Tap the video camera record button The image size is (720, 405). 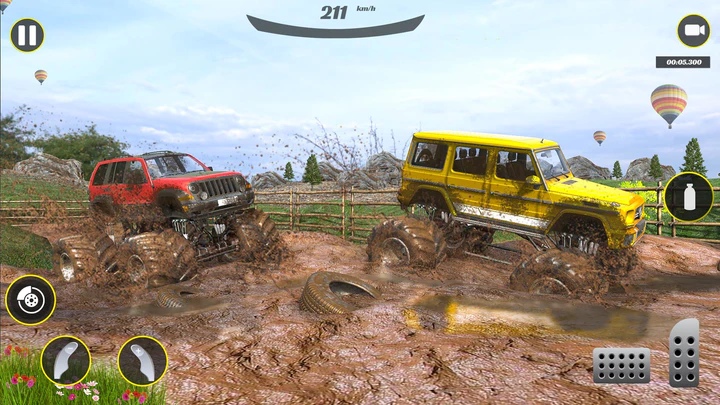coord(693,31)
